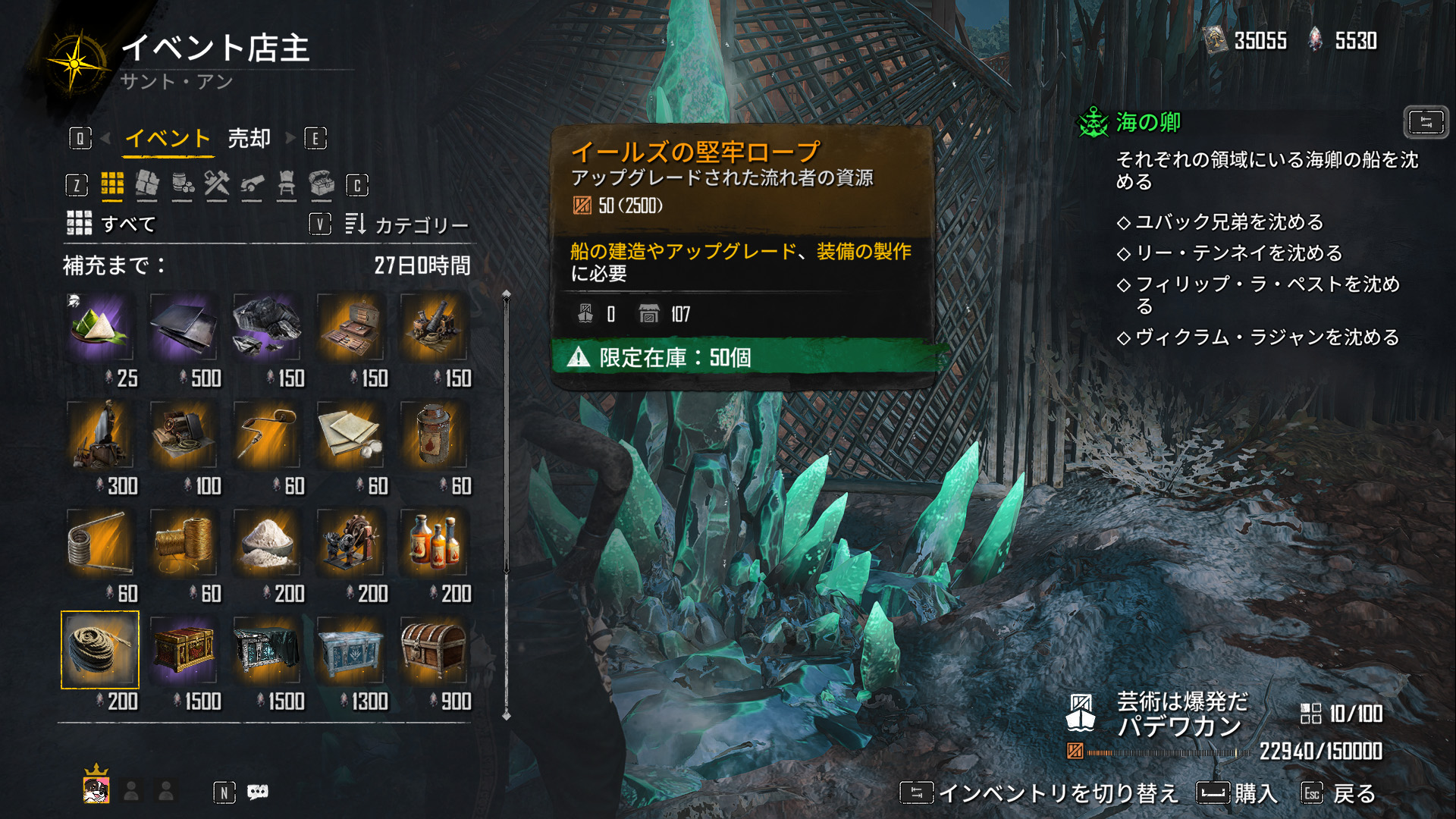Image resolution: width=1456 pixels, height=819 pixels.
Task: Choose the golden thread spools item
Action: tap(184, 543)
